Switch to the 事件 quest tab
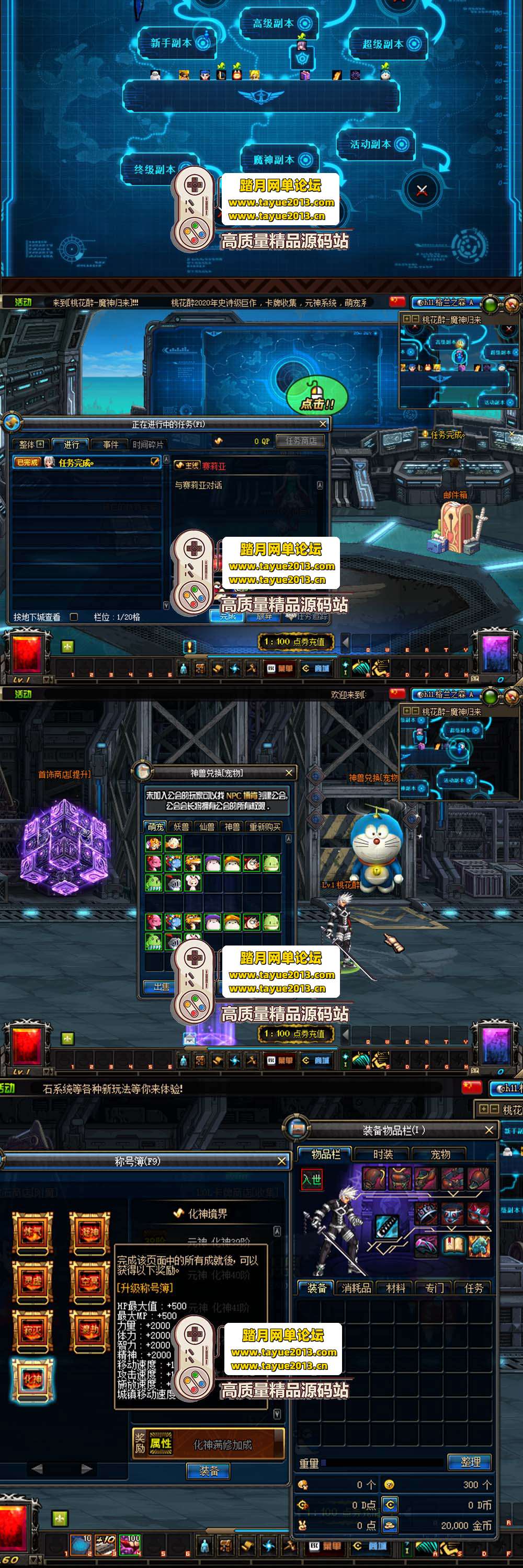Viewport: 523px width, 1568px height. coord(111,445)
